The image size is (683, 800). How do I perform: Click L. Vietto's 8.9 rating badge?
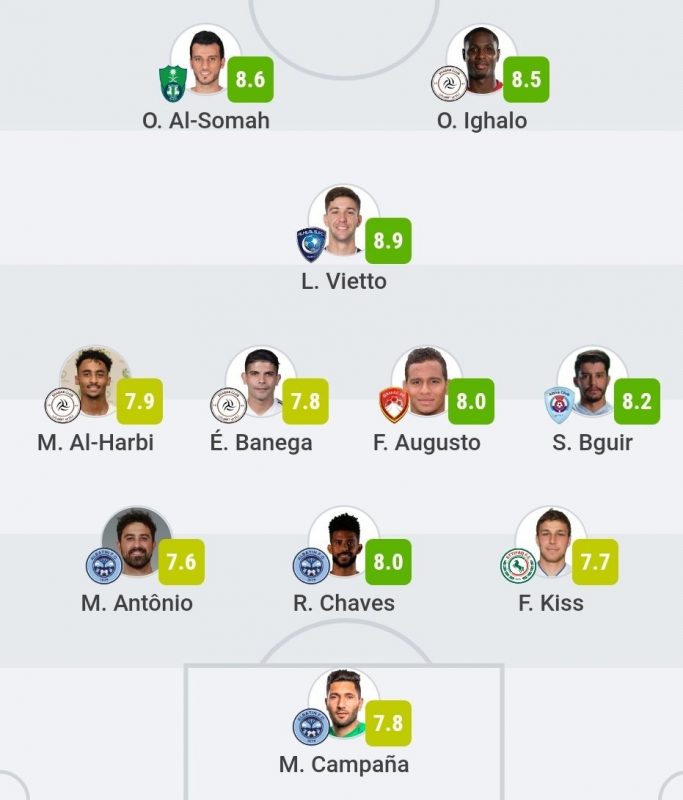click(x=387, y=241)
